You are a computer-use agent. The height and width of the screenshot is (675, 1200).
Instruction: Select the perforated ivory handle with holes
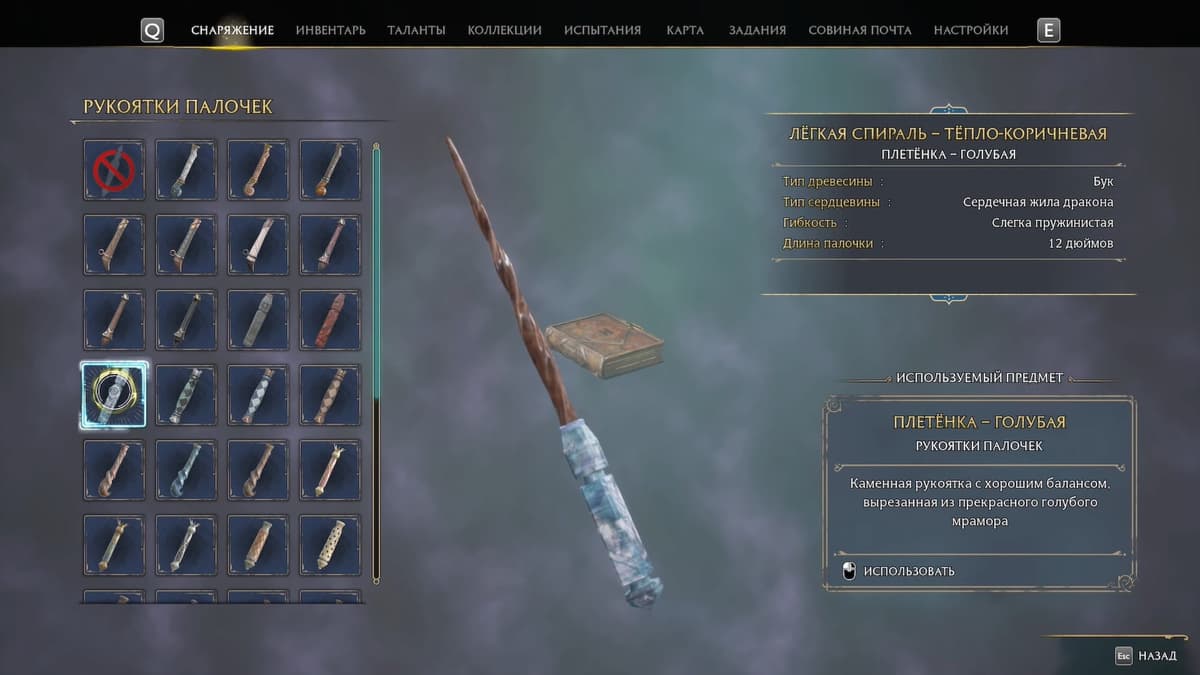[x=330, y=545]
